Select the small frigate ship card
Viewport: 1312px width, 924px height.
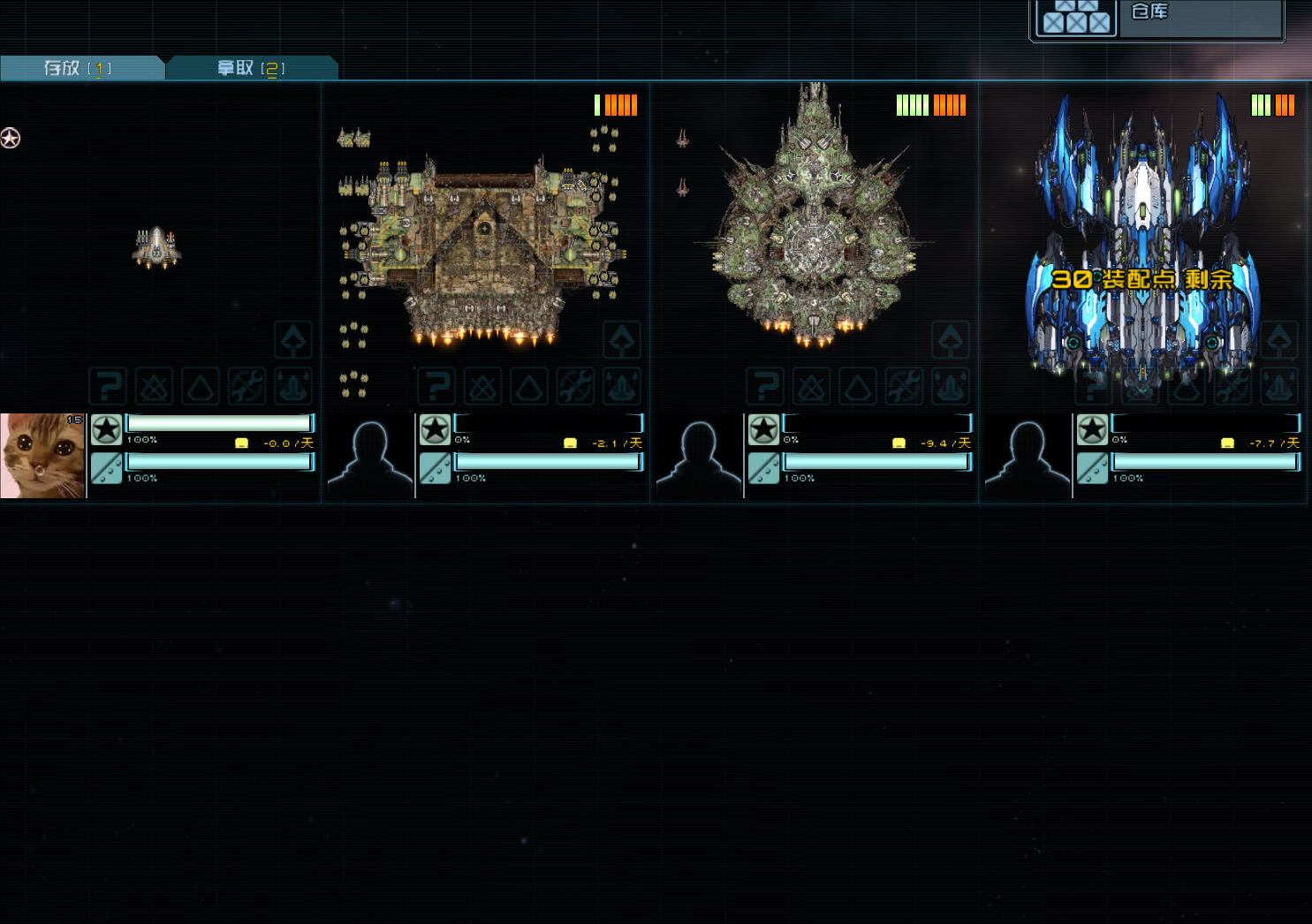tap(157, 248)
